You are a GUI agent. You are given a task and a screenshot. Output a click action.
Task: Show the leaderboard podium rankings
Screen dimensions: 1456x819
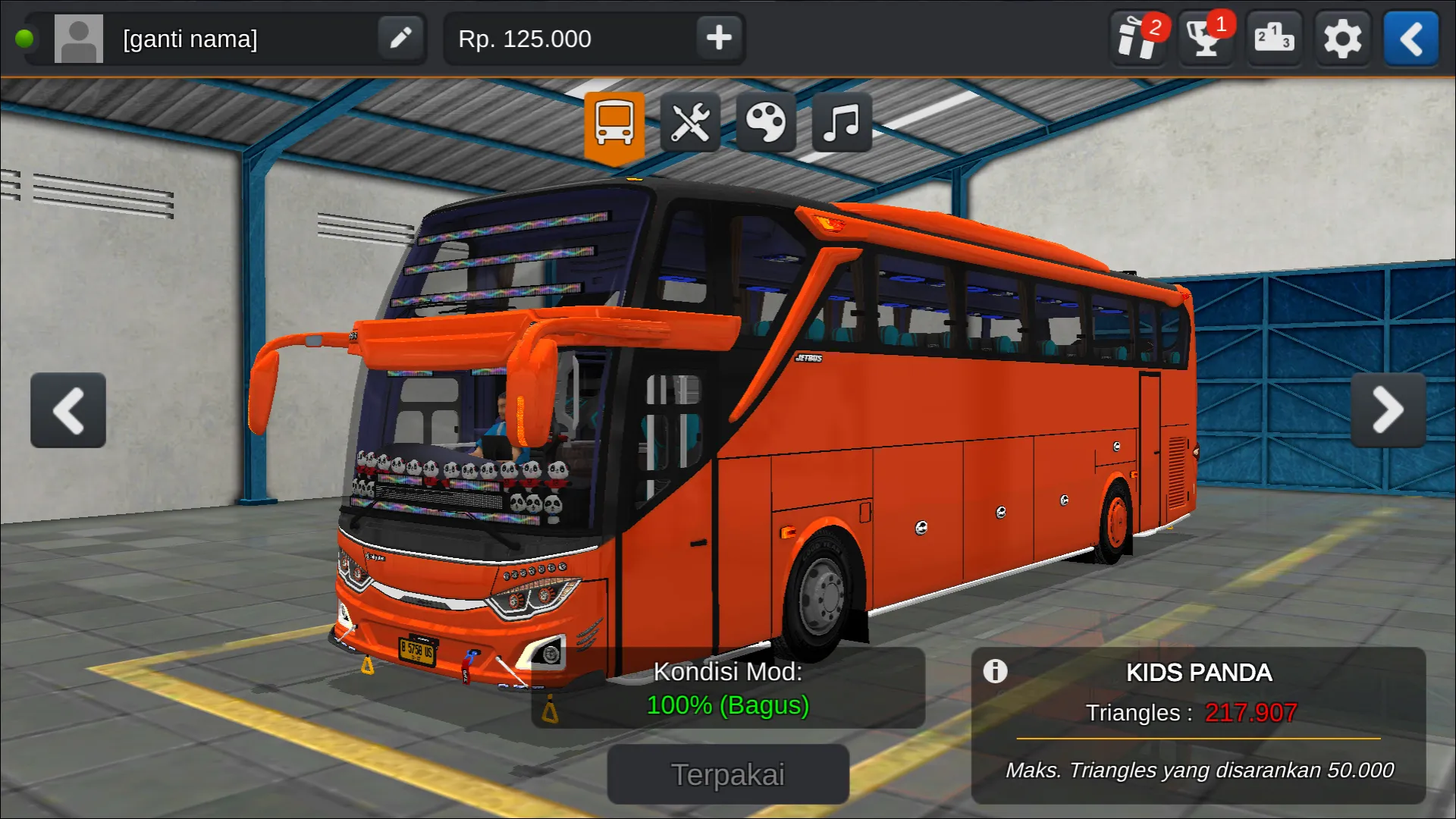1273,38
